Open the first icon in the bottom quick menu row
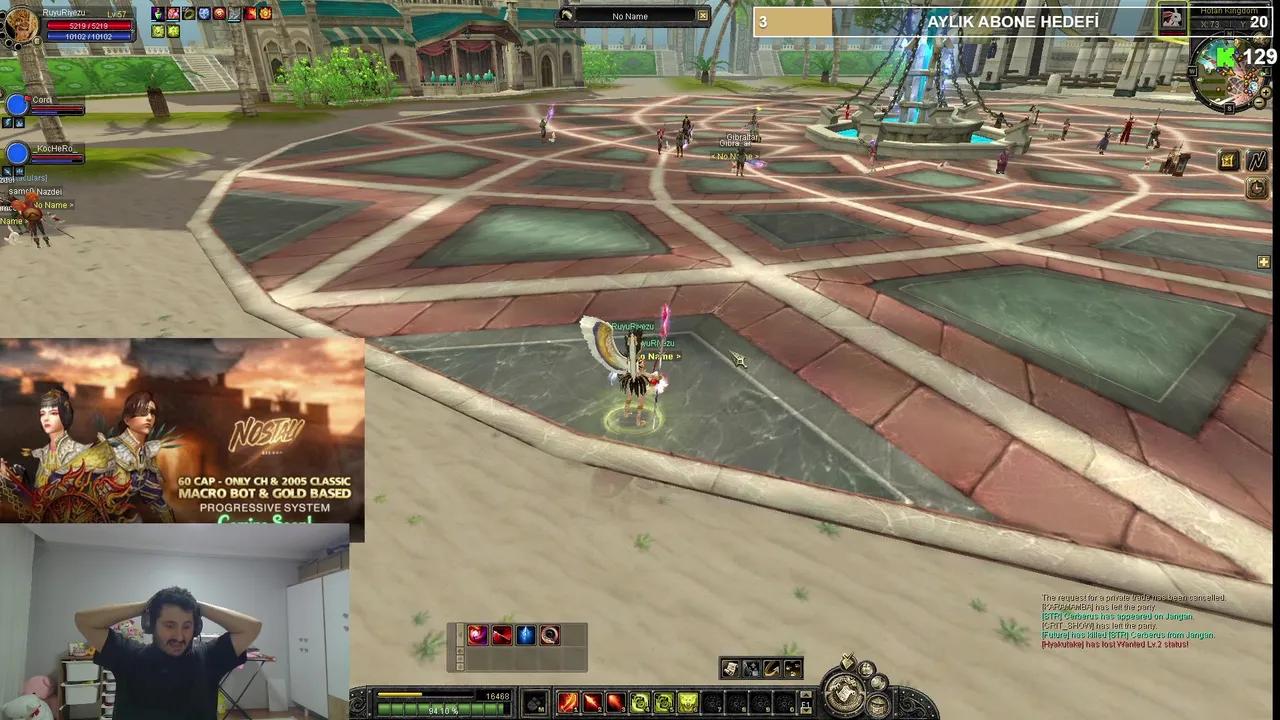This screenshot has width=1280, height=720. point(731,669)
